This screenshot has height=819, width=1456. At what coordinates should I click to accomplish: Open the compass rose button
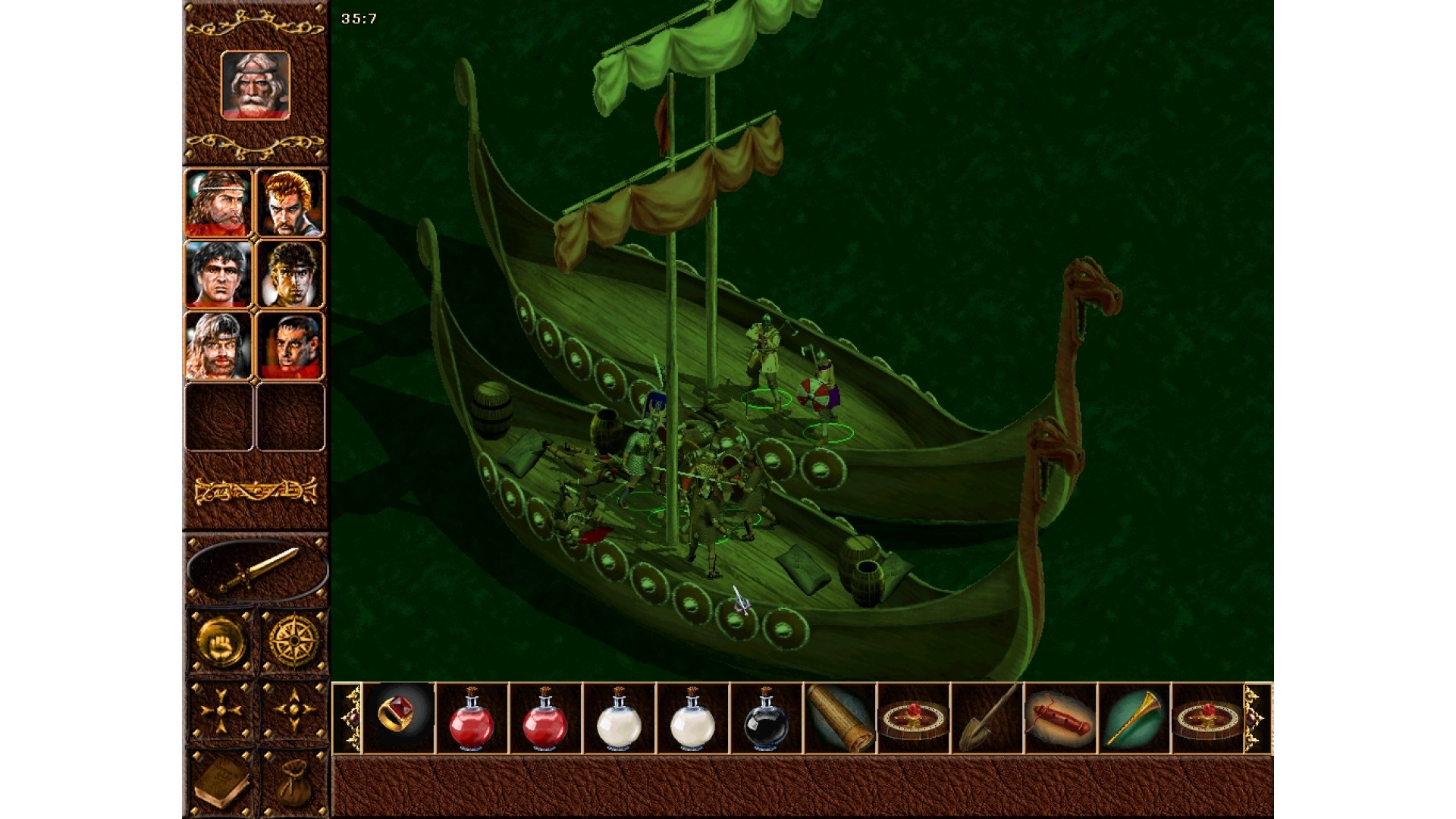[293, 642]
